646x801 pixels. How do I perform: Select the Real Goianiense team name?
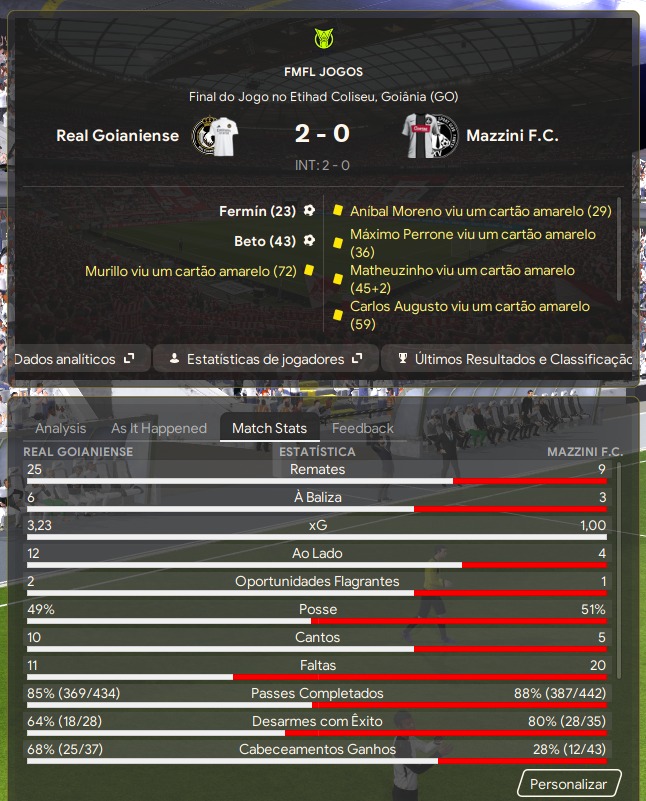point(118,136)
